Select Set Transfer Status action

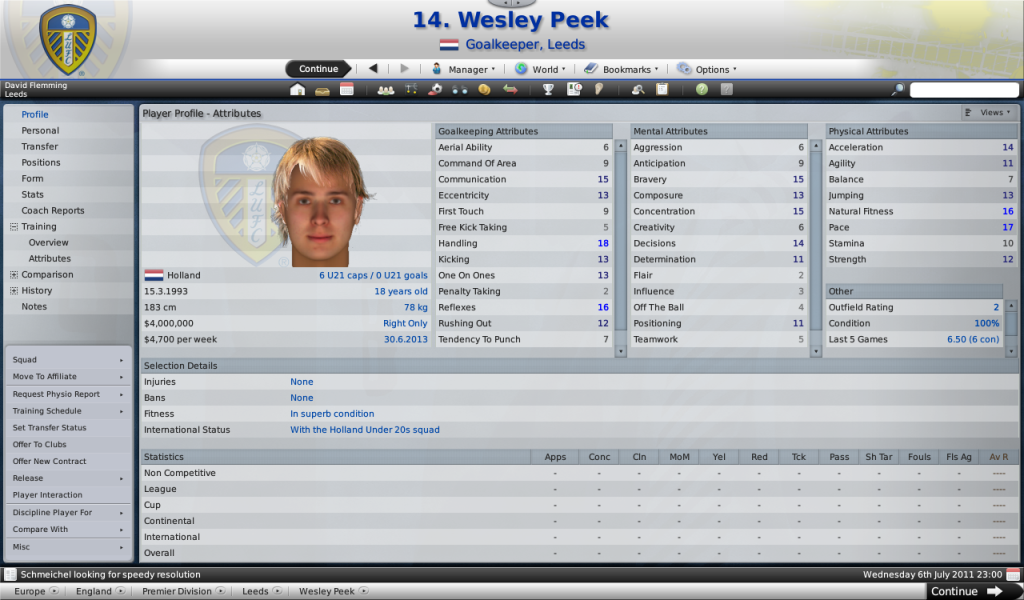click(x=49, y=428)
